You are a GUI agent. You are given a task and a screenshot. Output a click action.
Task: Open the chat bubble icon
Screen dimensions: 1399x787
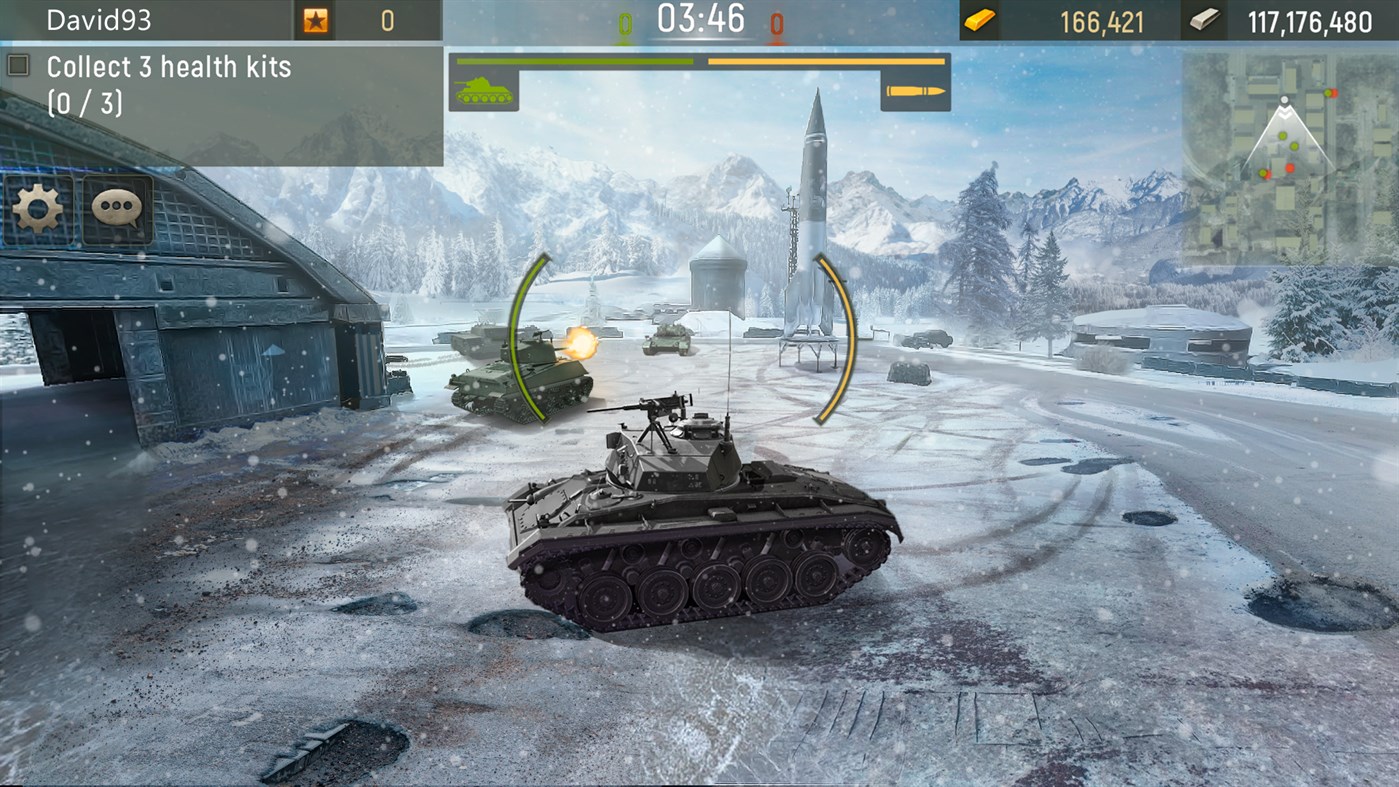[x=117, y=208]
